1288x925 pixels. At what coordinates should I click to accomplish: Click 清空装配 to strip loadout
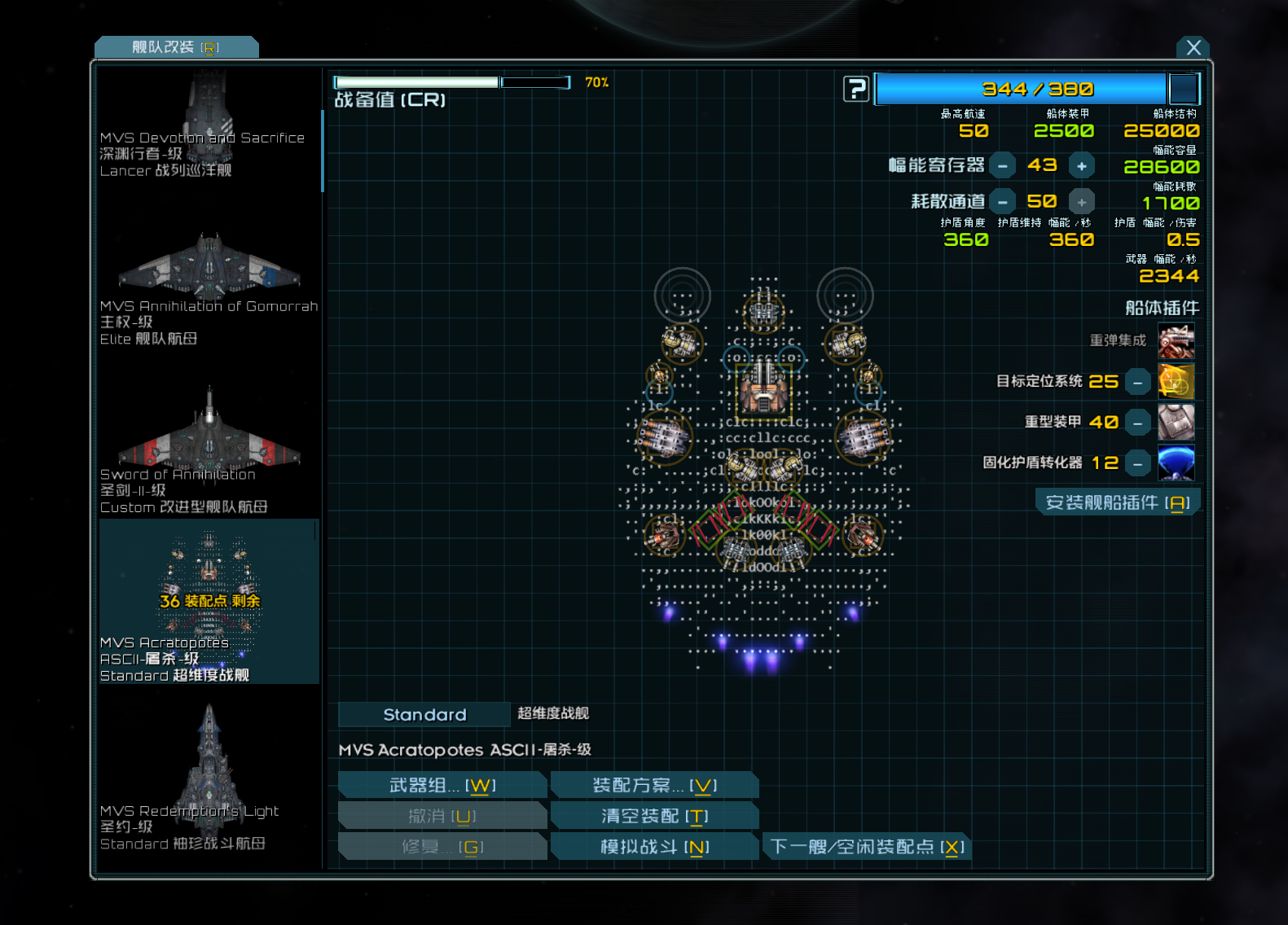[x=654, y=816]
